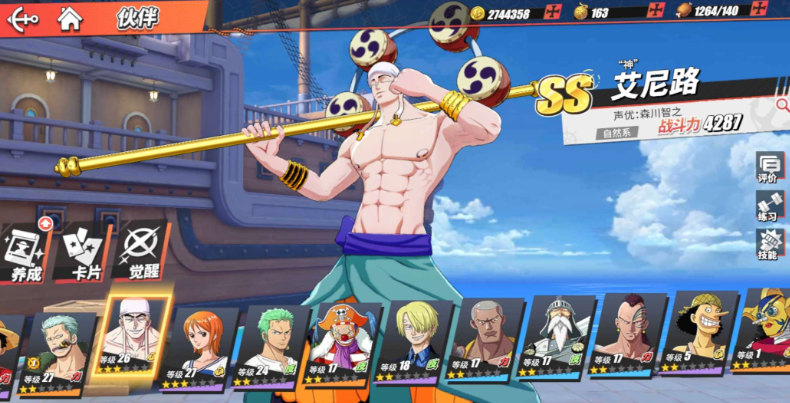
Task: Return to the home screen via house icon
Action: click(x=69, y=17)
